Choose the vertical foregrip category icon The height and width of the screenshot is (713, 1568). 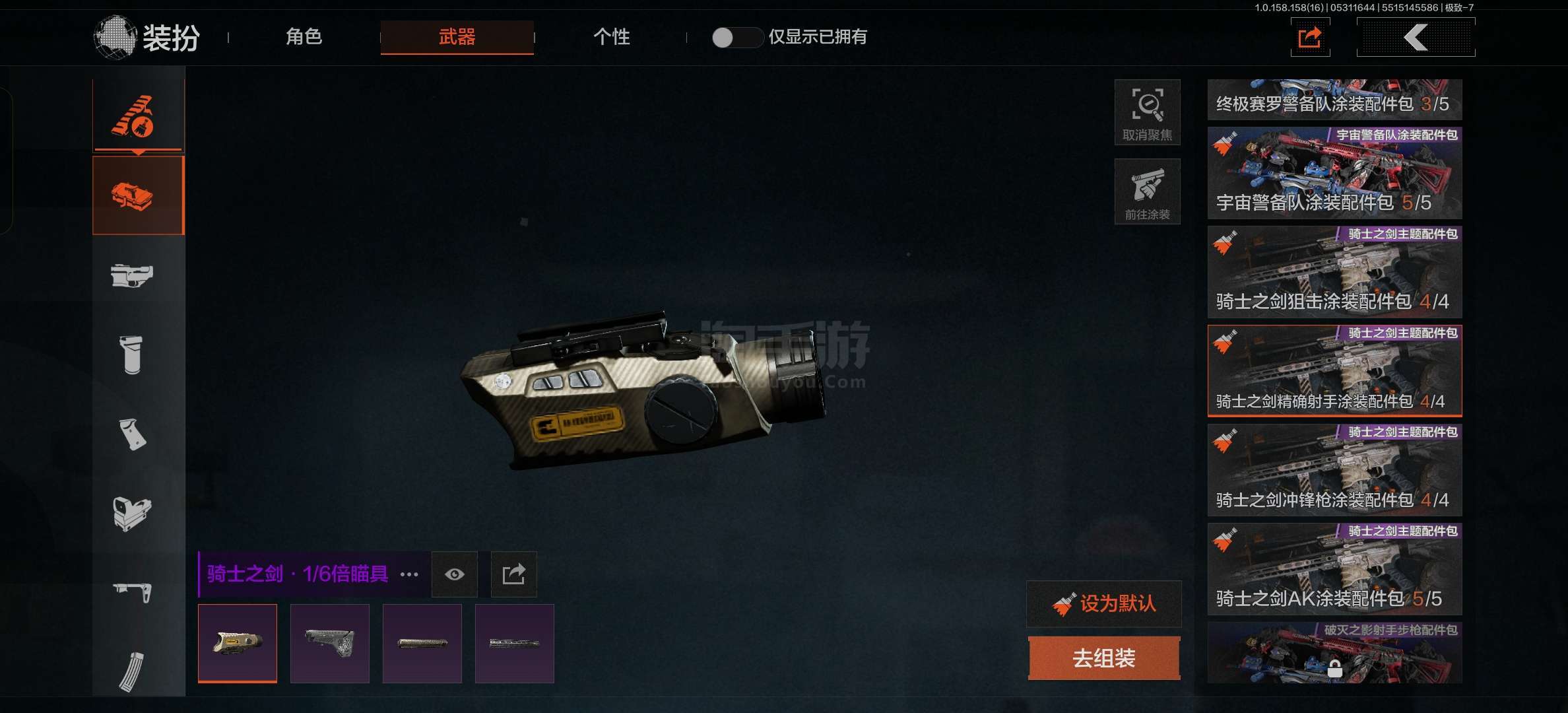(x=132, y=355)
